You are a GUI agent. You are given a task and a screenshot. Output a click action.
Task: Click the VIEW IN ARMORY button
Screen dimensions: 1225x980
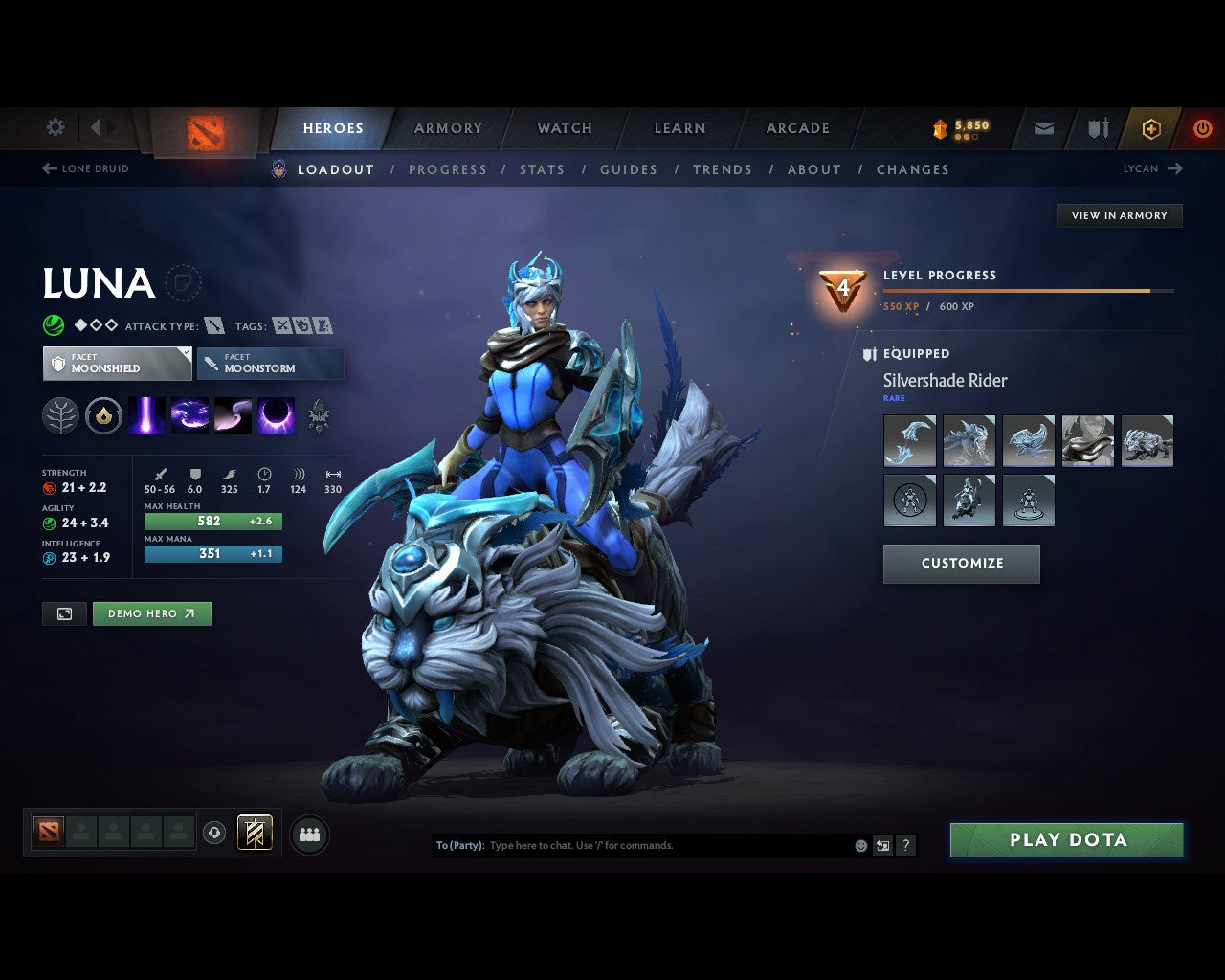click(x=1119, y=215)
